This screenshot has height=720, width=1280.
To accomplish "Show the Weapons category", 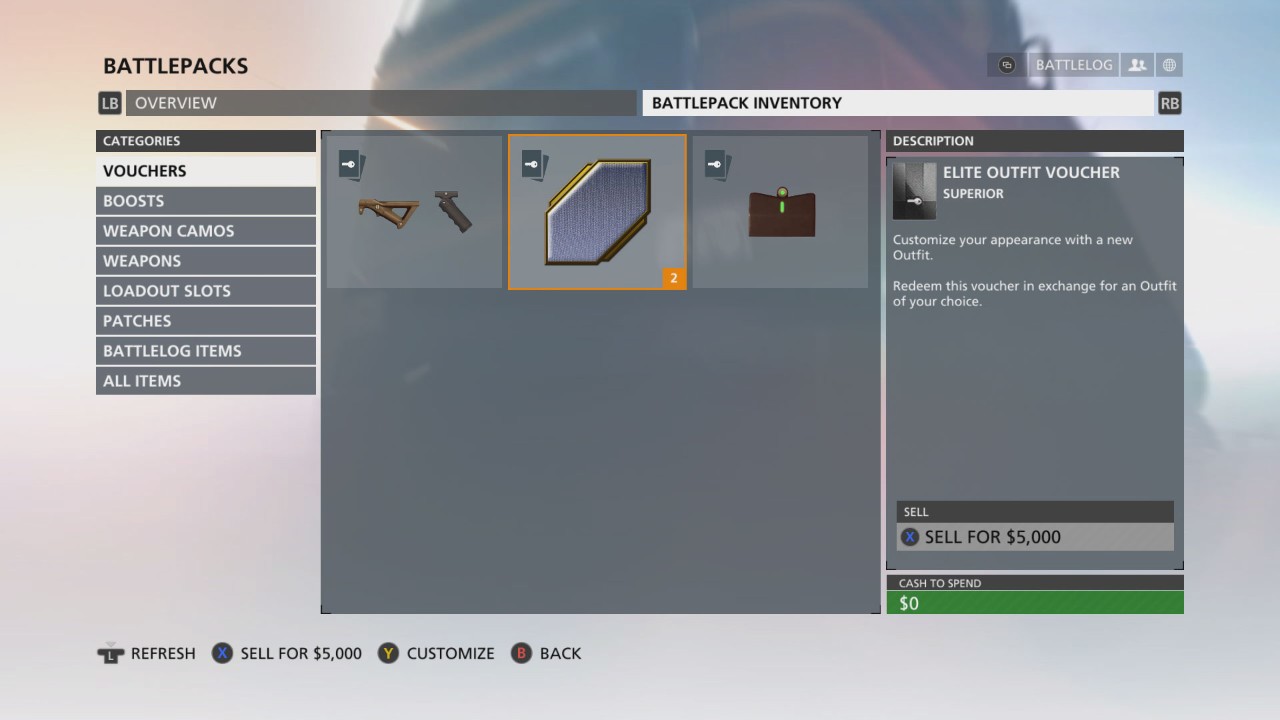I will 206,261.
